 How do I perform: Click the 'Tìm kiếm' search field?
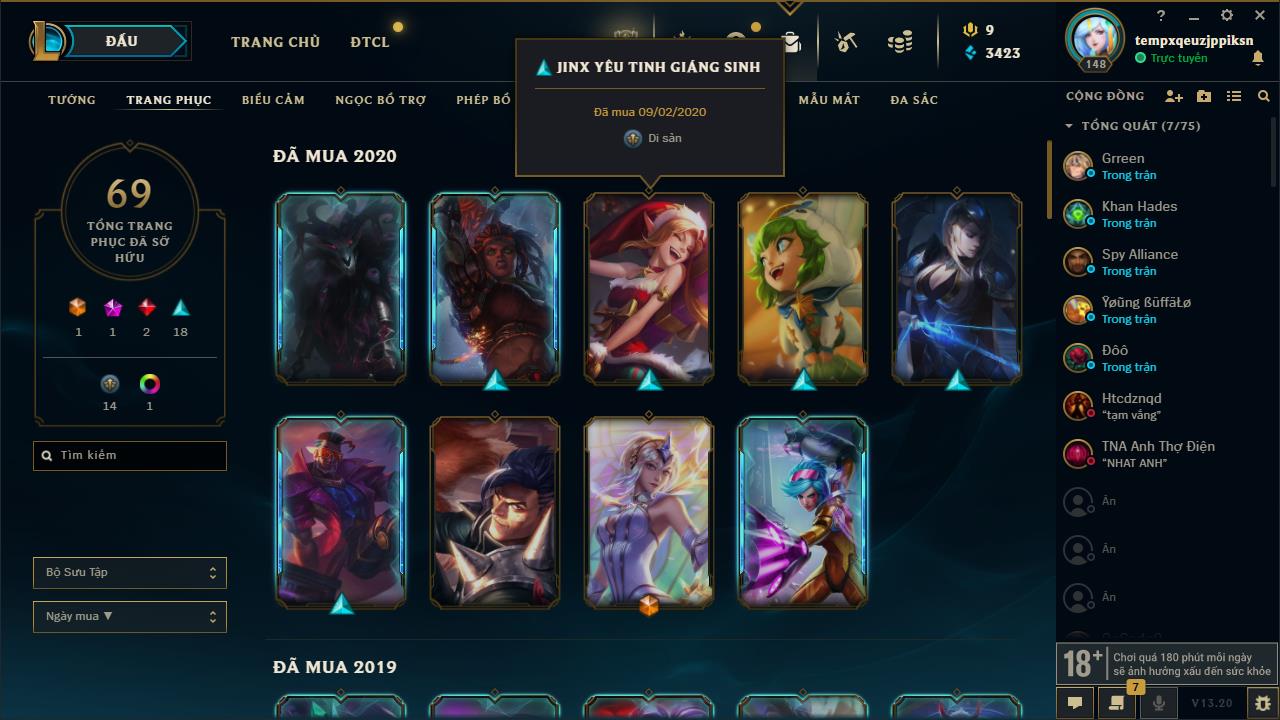point(129,455)
